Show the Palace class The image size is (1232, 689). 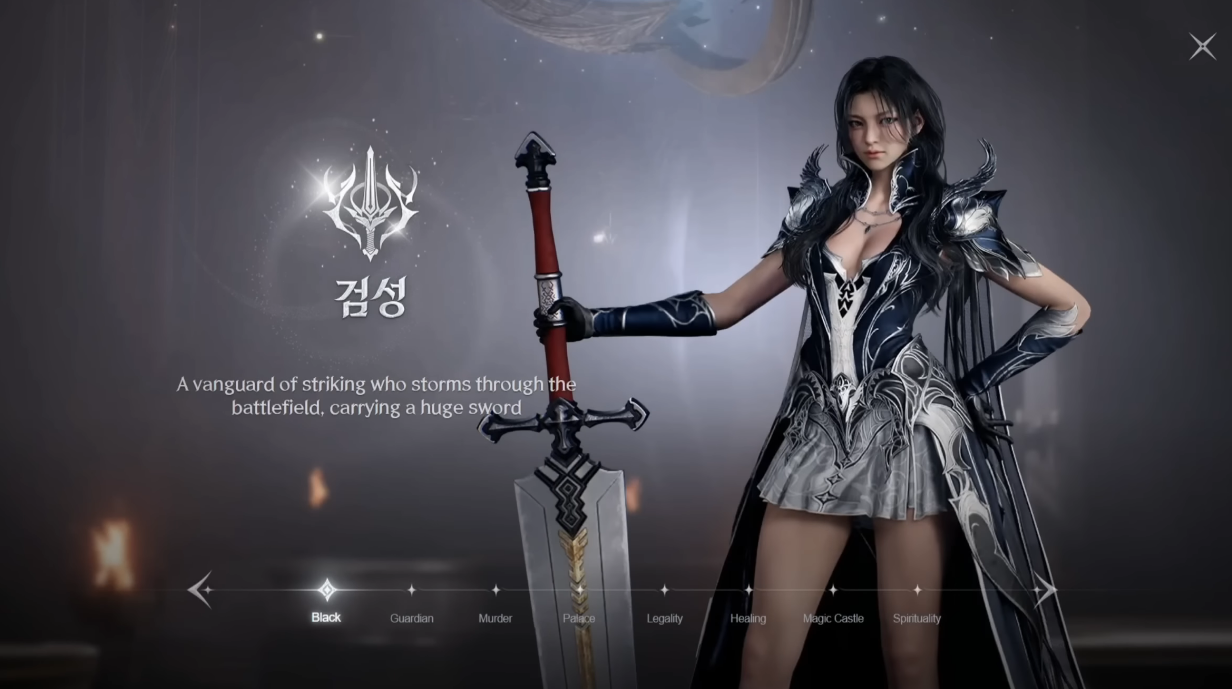pos(579,604)
